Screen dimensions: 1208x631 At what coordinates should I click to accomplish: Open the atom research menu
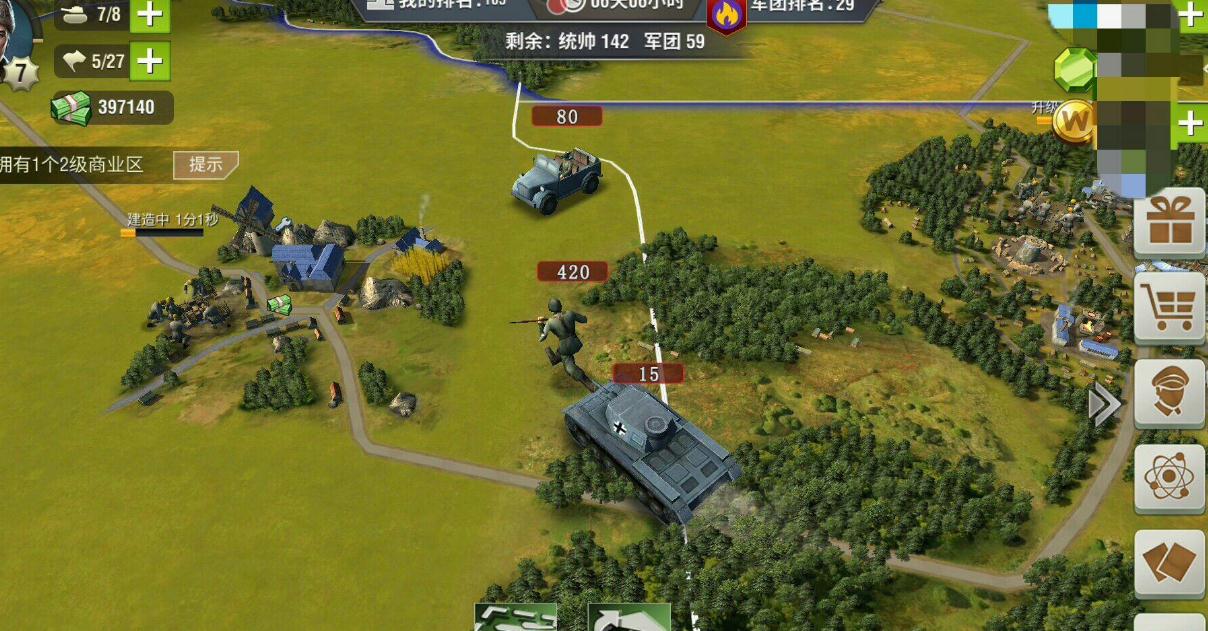[x=1170, y=479]
